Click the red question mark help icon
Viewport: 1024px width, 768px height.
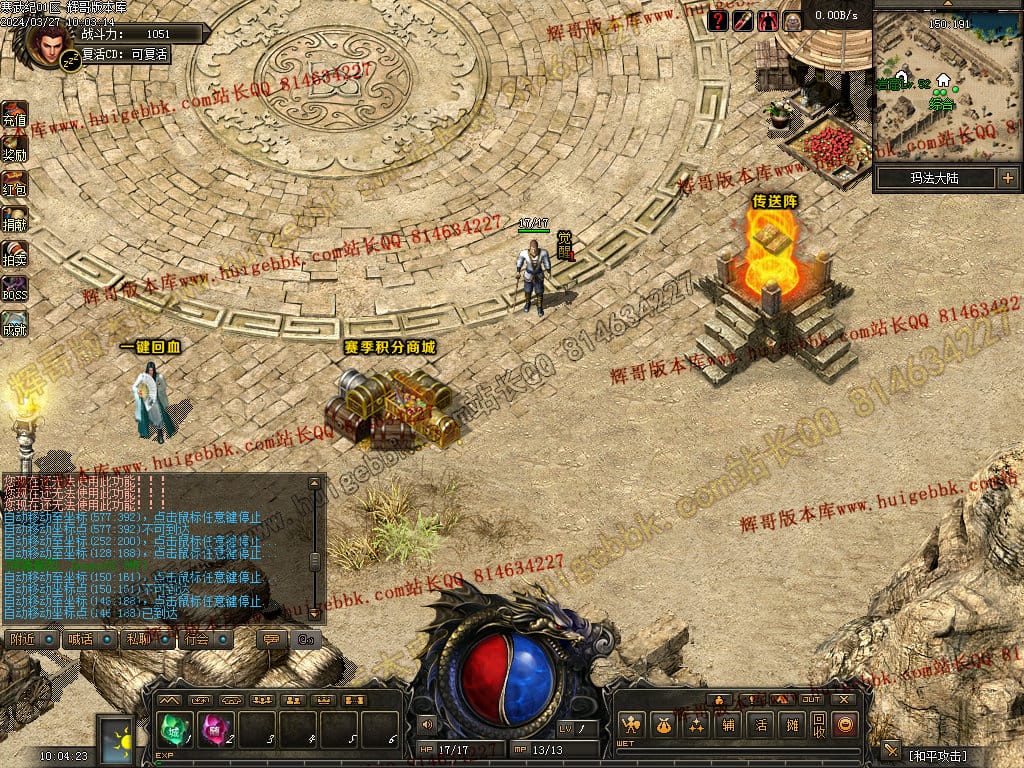click(718, 20)
